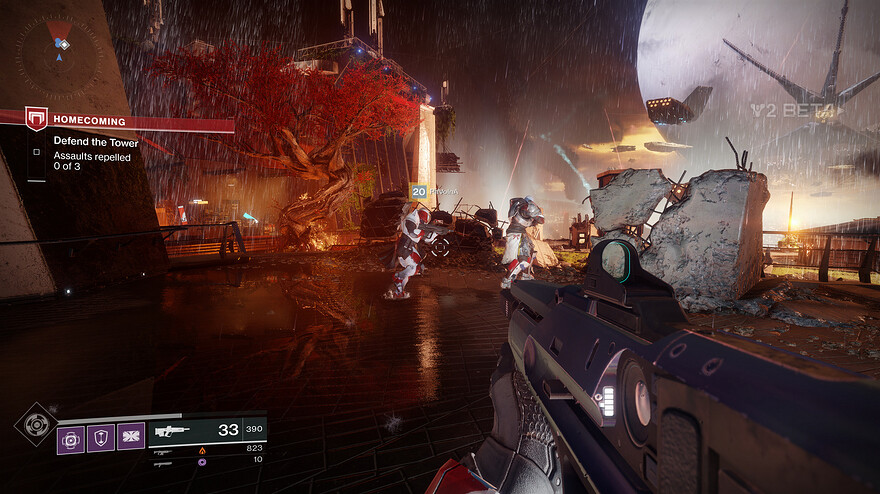Viewport: 880px width, 494px height.
Task: Activate the diamond super ability icon
Action: pyautogui.click(x=36, y=424)
